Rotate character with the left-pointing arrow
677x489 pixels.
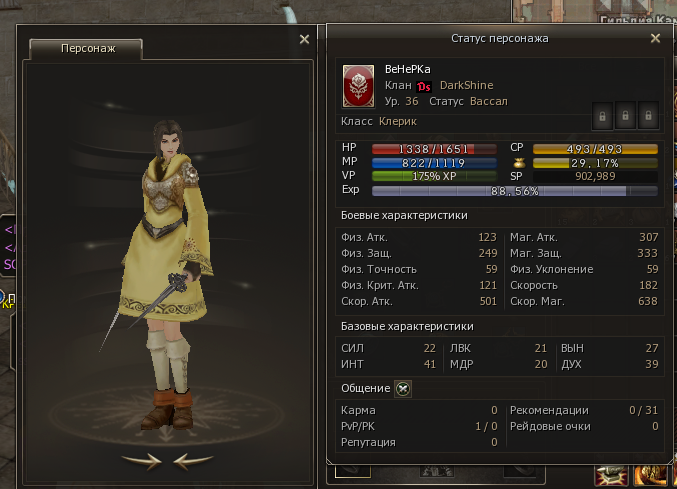tap(193, 460)
